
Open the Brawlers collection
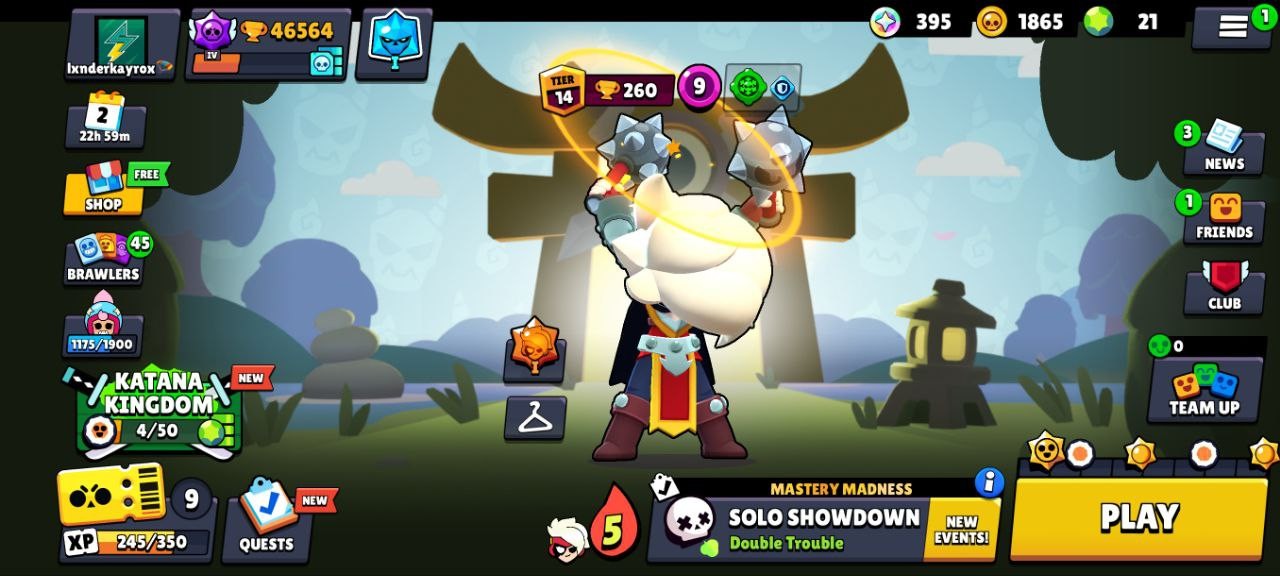[x=103, y=257]
